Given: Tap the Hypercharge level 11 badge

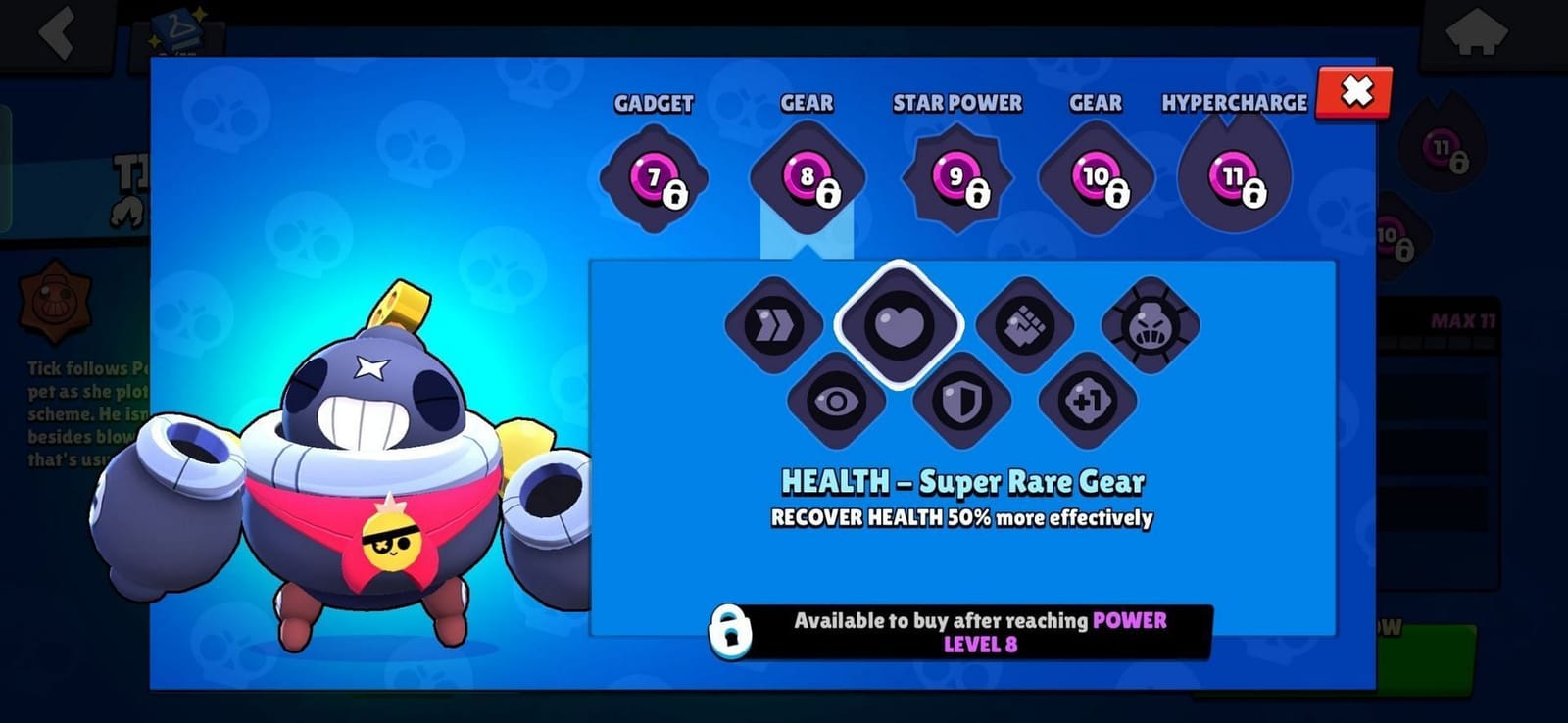Looking at the screenshot, I should pos(1235,176).
